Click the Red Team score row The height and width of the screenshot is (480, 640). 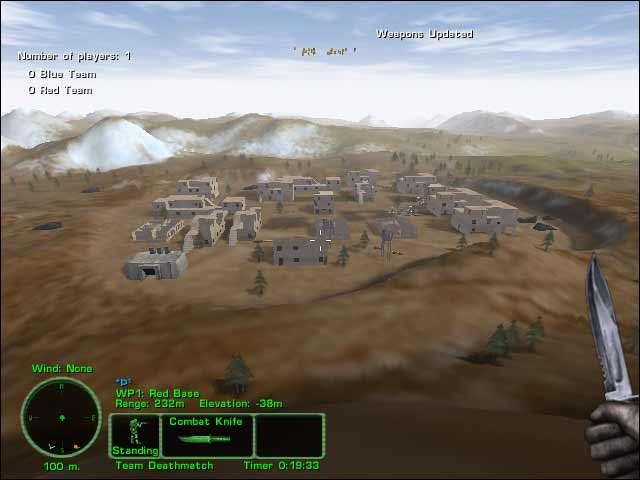pyautogui.click(x=60, y=90)
